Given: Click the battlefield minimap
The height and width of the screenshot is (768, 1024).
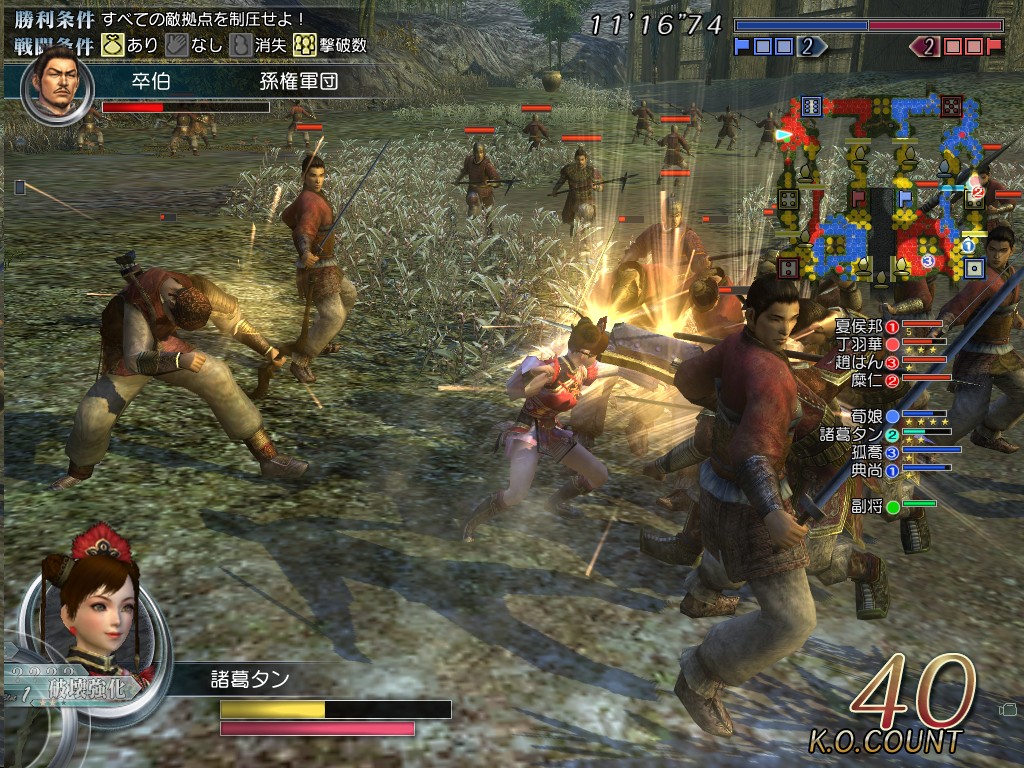Looking at the screenshot, I should click(x=880, y=190).
